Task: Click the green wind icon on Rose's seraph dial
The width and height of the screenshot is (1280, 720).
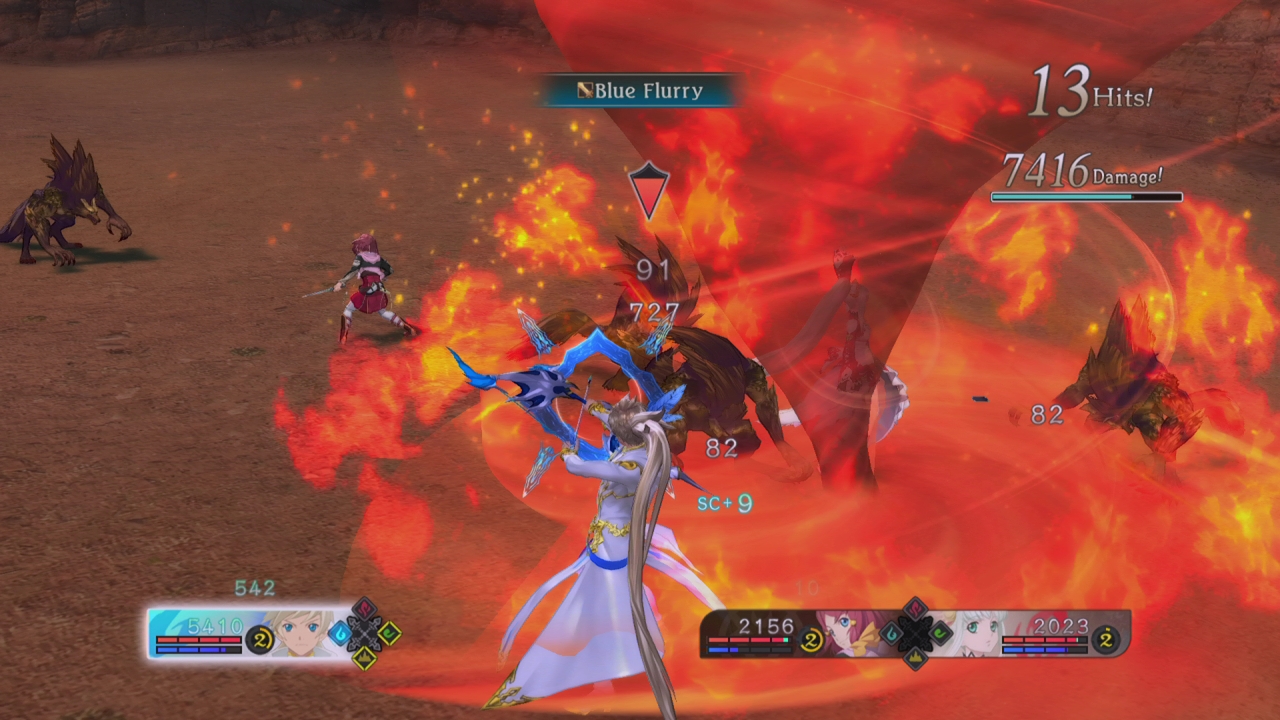Action: (x=941, y=633)
